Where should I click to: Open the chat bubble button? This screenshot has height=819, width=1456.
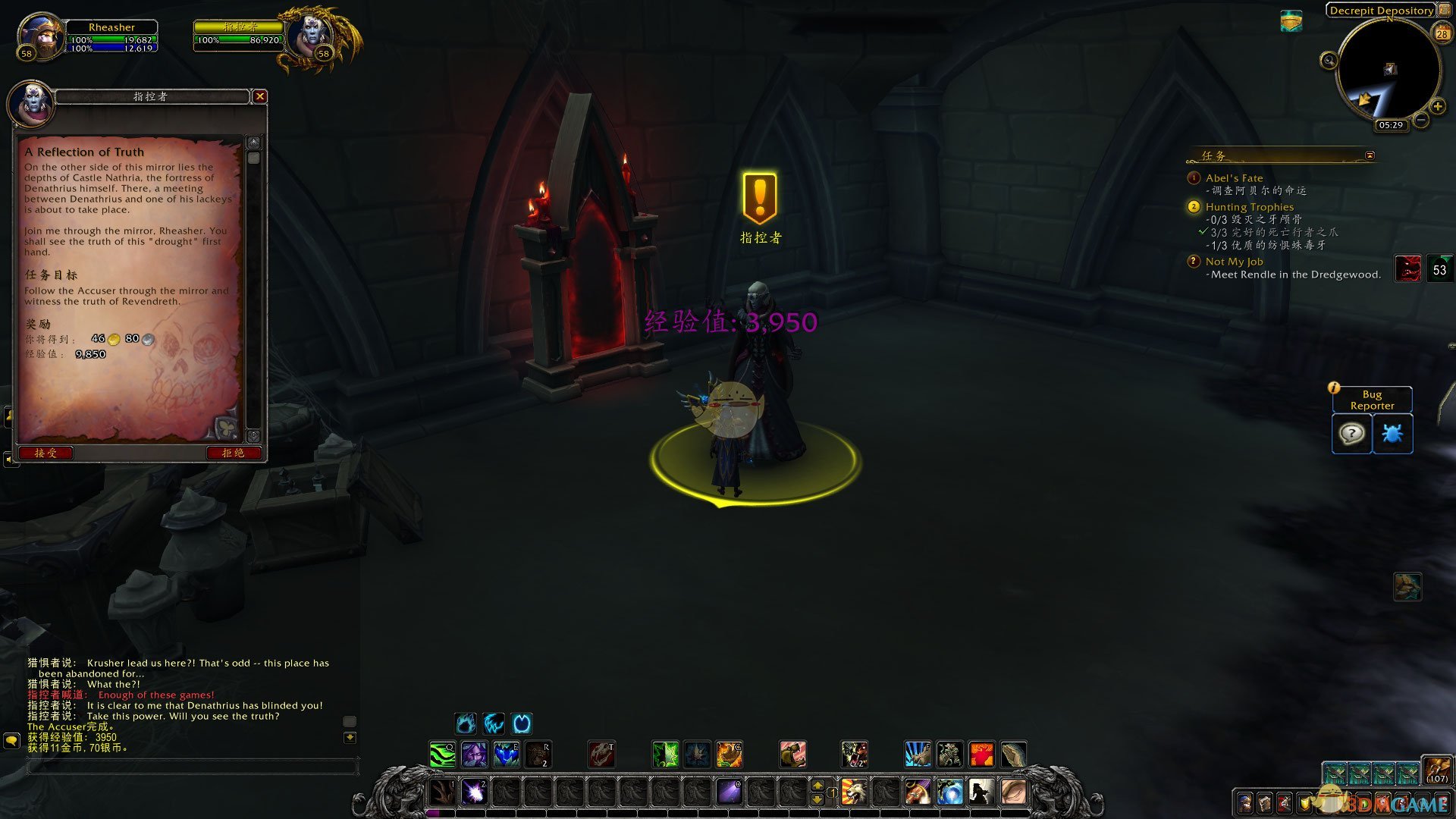[x=11, y=739]
